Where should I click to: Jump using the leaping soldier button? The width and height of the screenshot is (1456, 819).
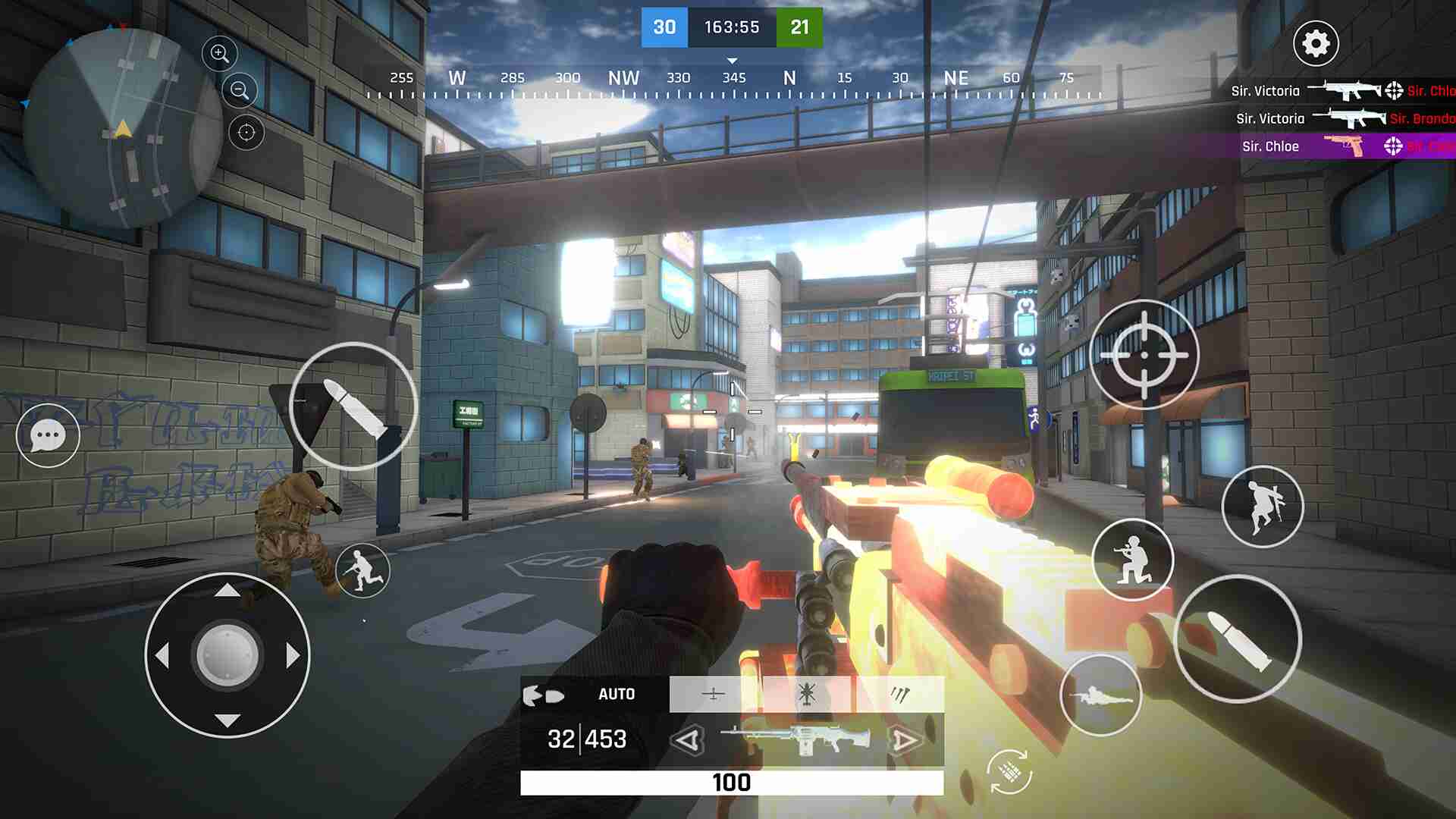[x=1263, y=506]
